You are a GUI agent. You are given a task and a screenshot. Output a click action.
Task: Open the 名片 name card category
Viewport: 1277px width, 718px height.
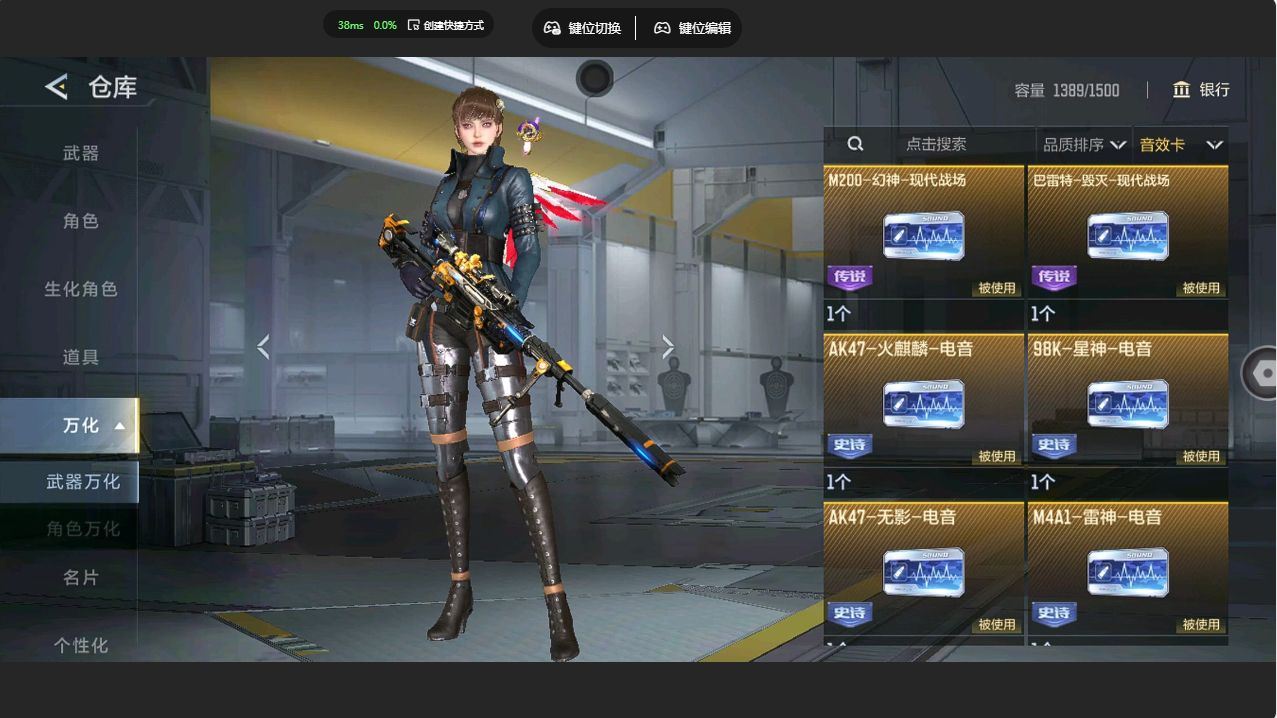(81, 577)
